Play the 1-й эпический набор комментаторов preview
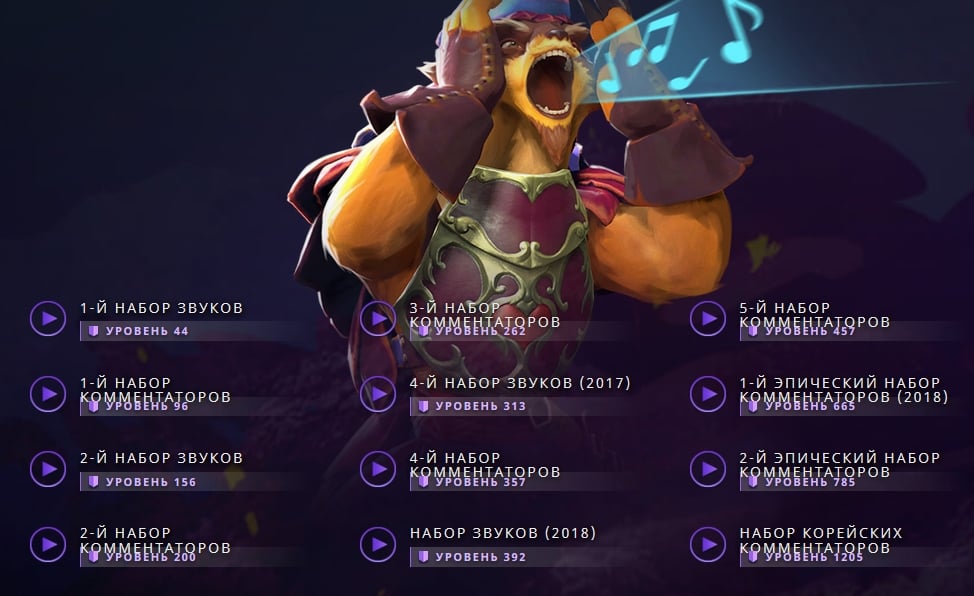974x596 pixels. [x=708, y=393]
